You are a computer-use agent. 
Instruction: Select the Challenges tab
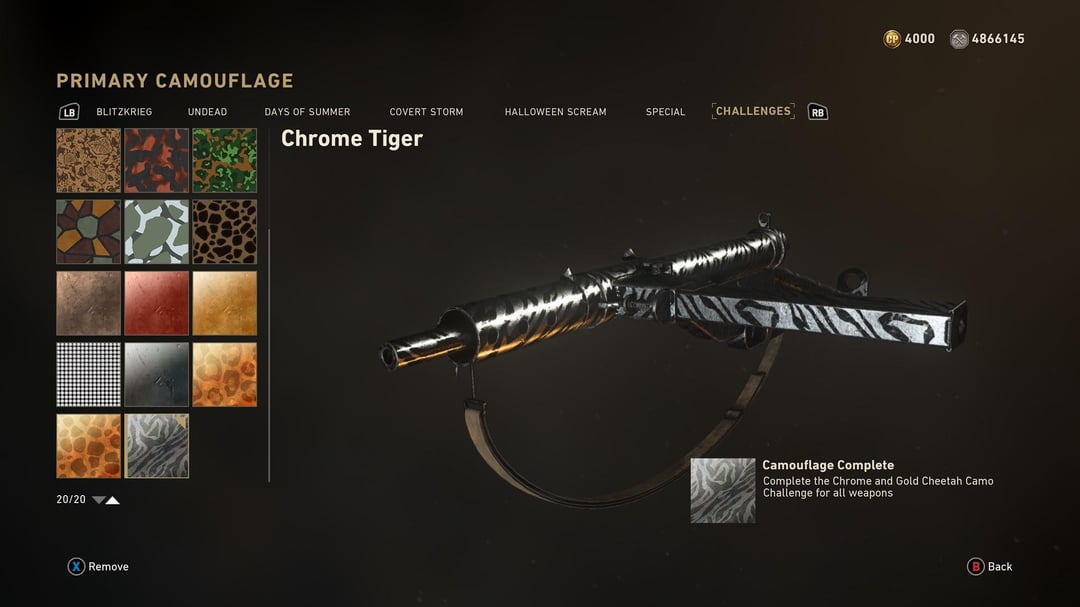click(753, 111)
